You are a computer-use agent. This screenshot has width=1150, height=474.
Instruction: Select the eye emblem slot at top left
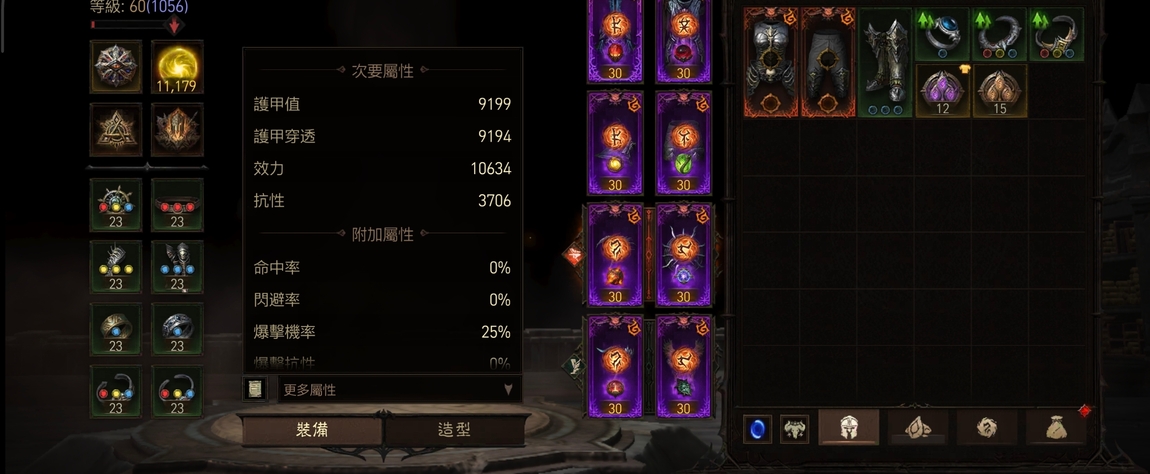click(116, 67)
